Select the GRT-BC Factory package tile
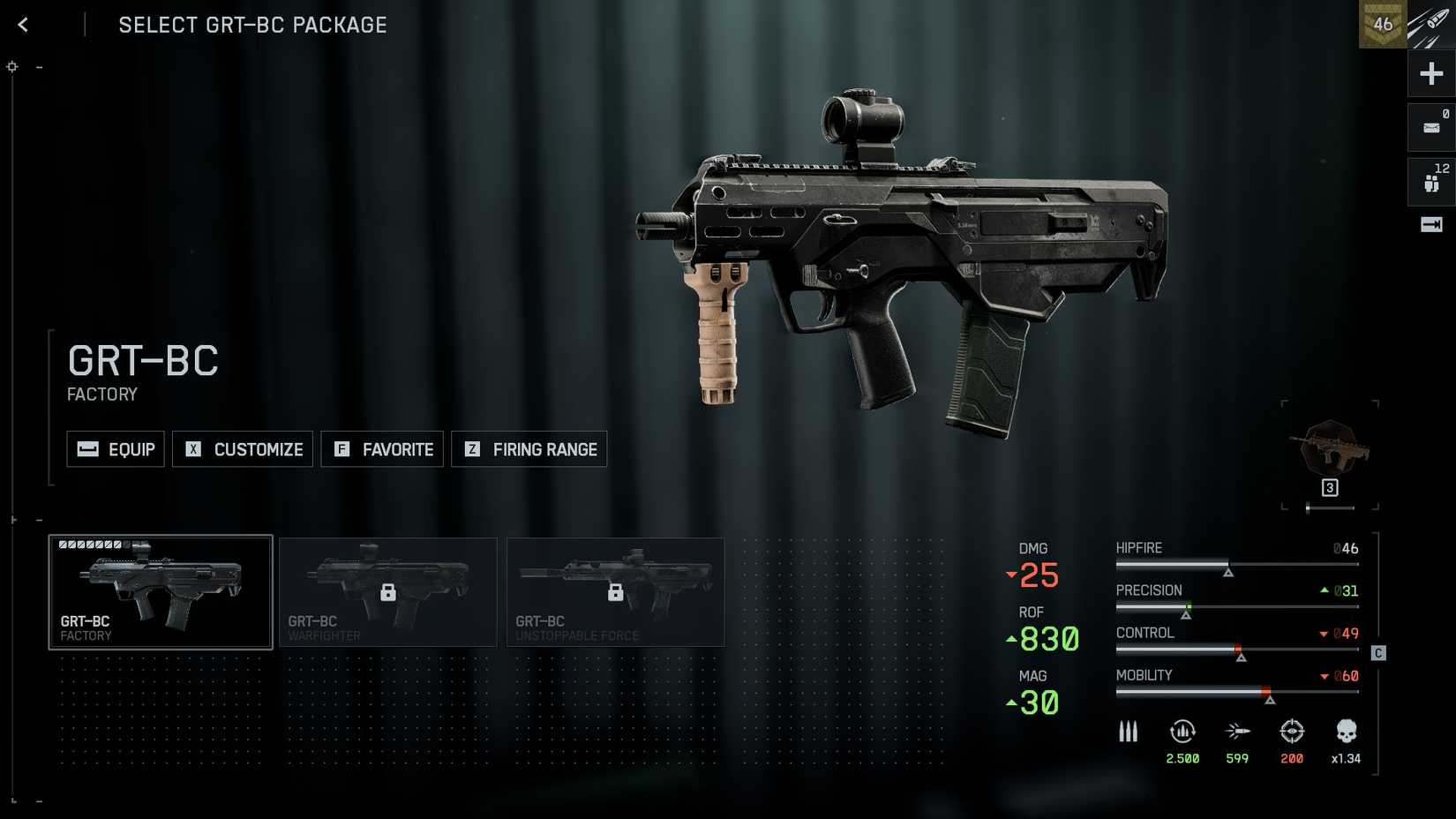1456x819 pixels. [161, 592]
